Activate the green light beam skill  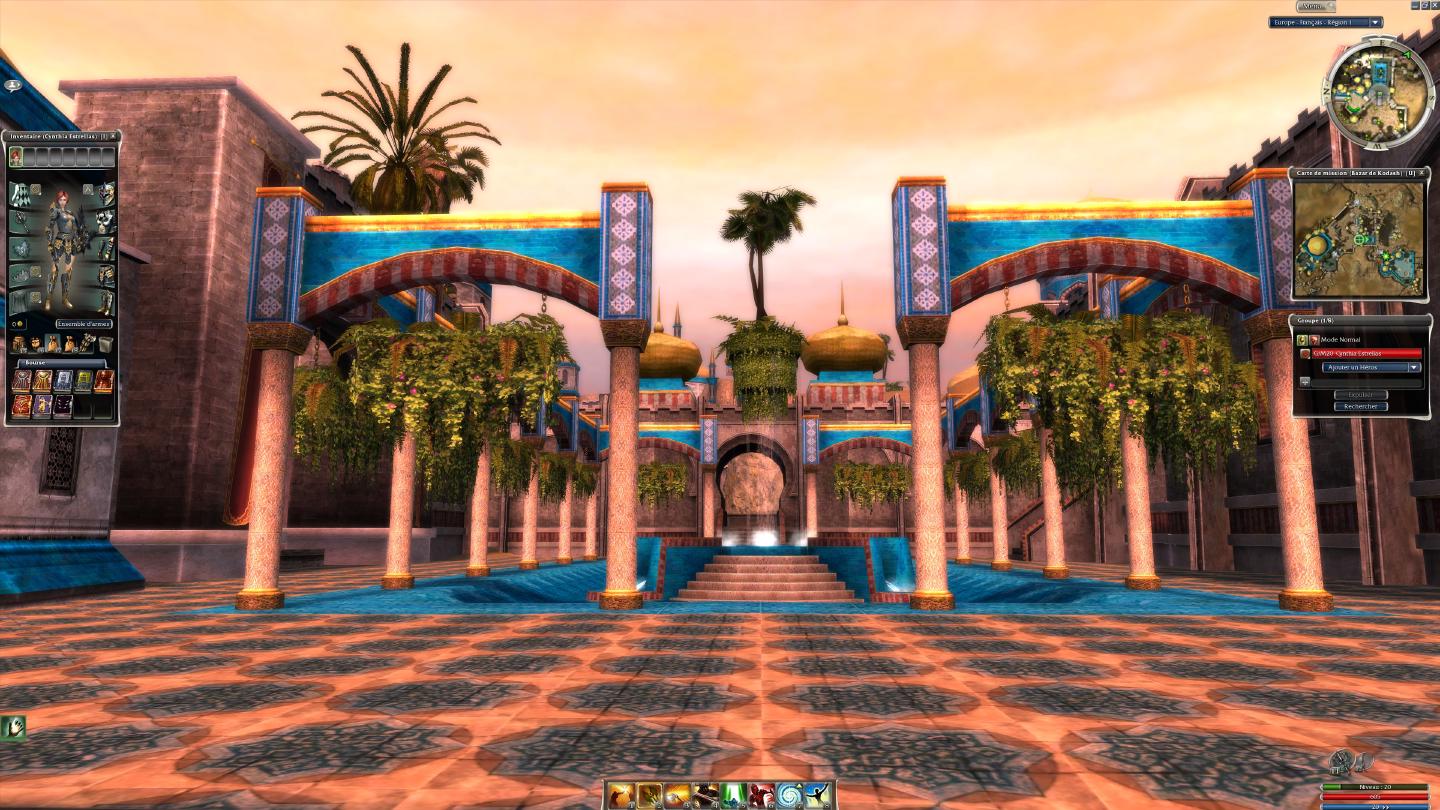click(734, 796)
